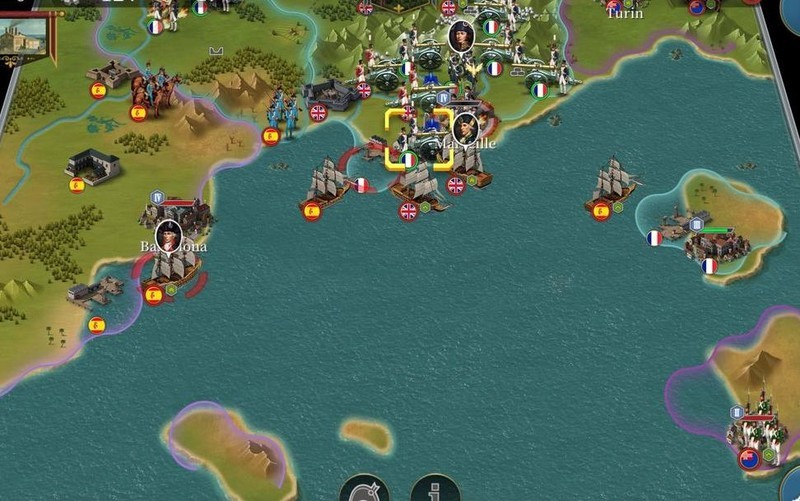This screenshot has width=800, height=501.
Task: Open the bomb icon button
Action: click(364, 490)
